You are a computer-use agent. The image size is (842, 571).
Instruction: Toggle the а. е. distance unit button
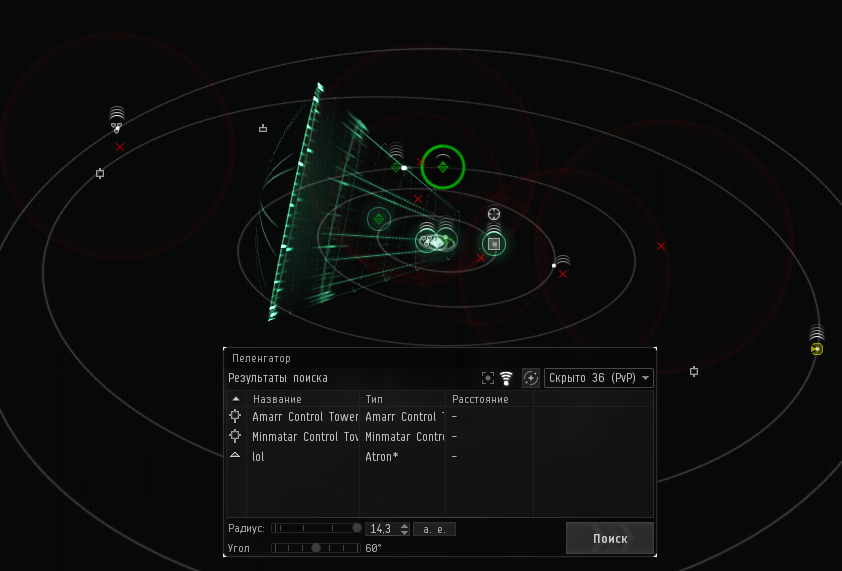(434, 528)
